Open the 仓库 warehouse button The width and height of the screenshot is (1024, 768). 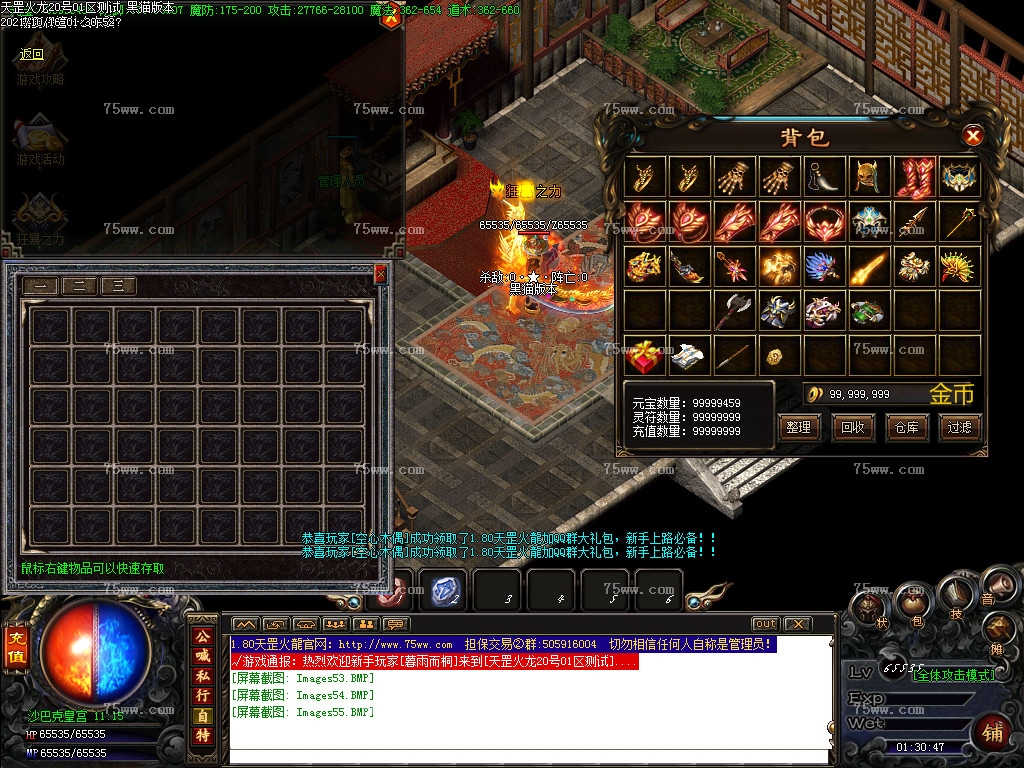[x=906, y=428]
